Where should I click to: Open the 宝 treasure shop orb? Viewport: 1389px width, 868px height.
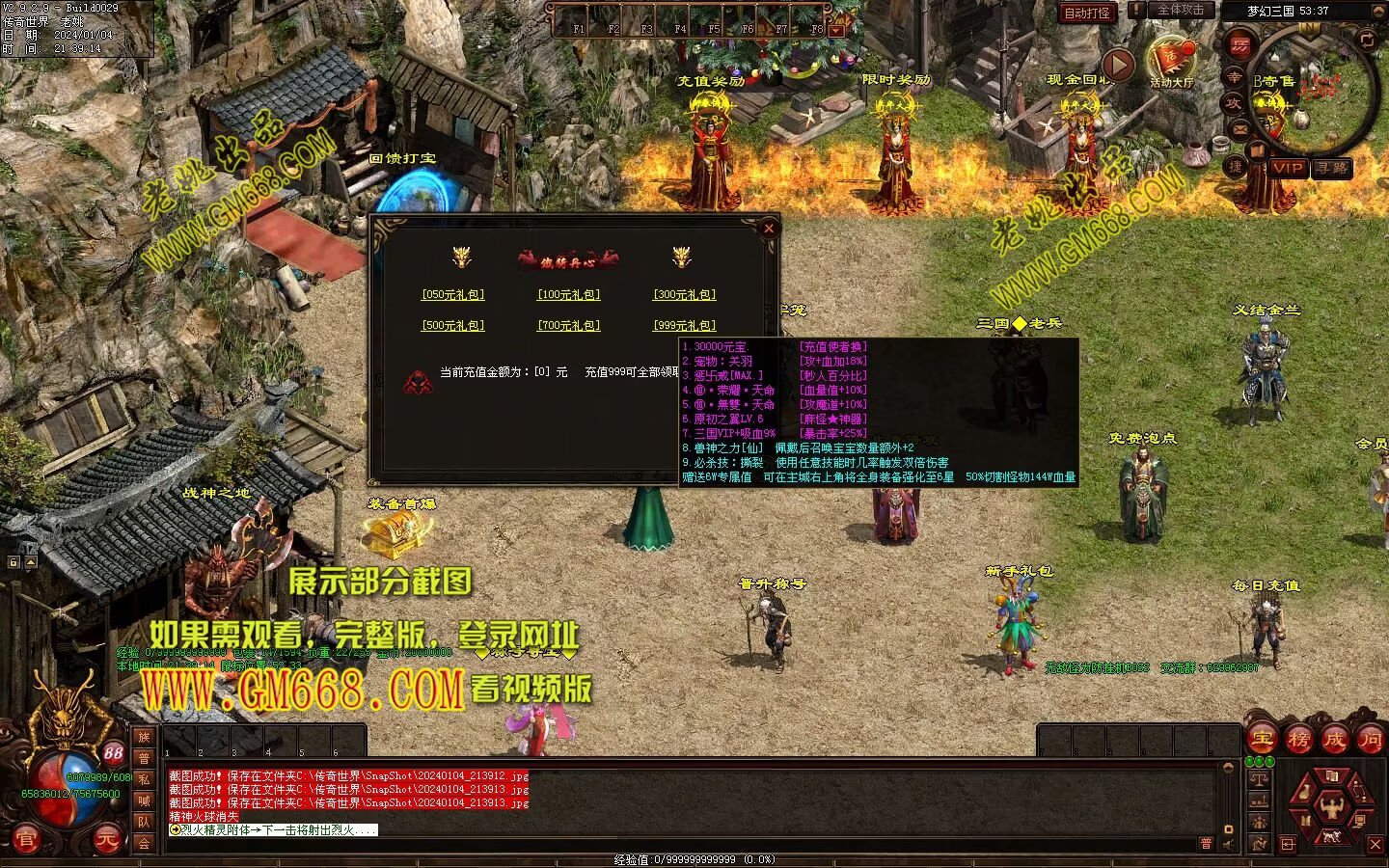(1262, 740)
